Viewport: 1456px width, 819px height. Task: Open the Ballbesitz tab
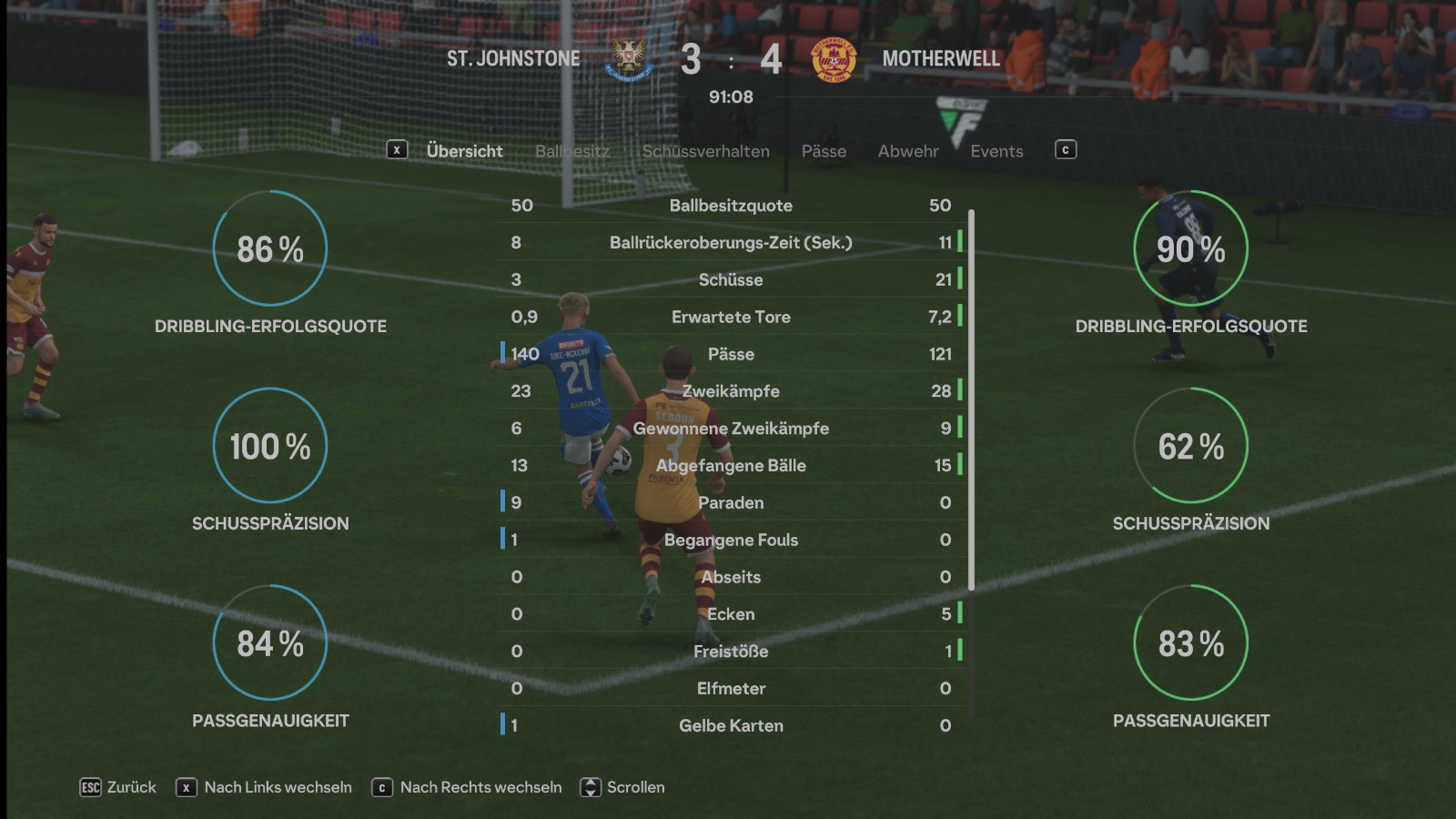tap(571, 151)
